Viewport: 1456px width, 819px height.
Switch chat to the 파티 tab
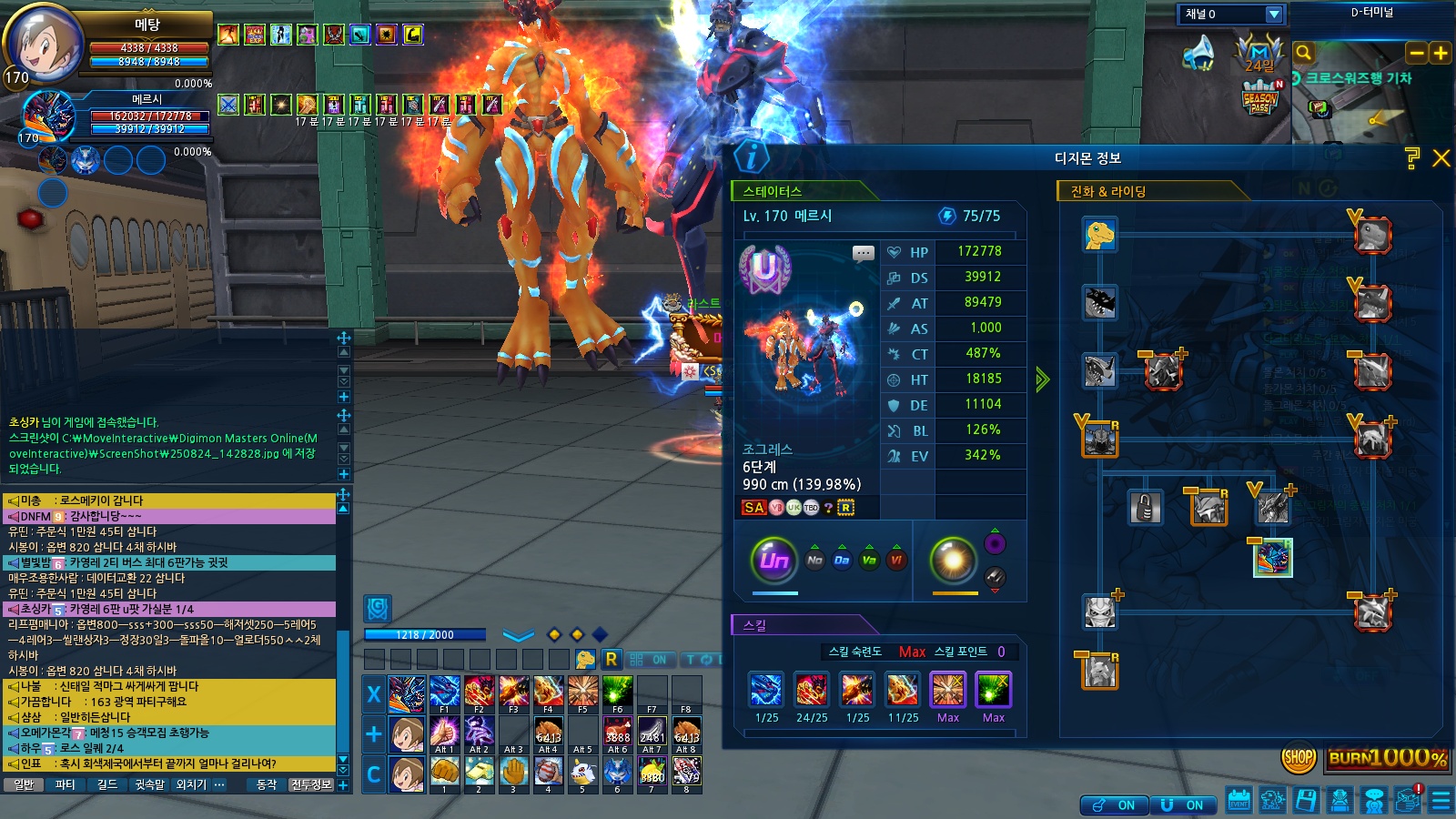coord(65,784)
